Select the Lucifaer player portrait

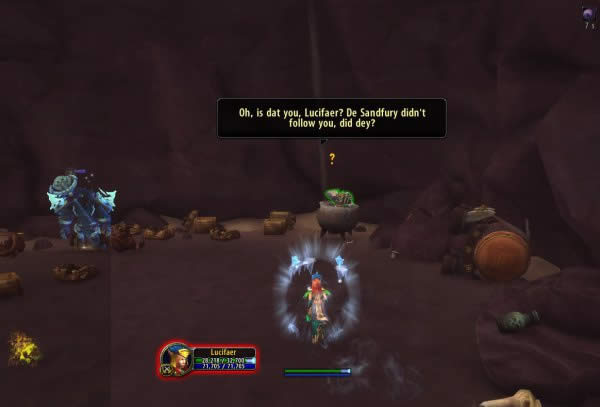[x=177, y=359]
